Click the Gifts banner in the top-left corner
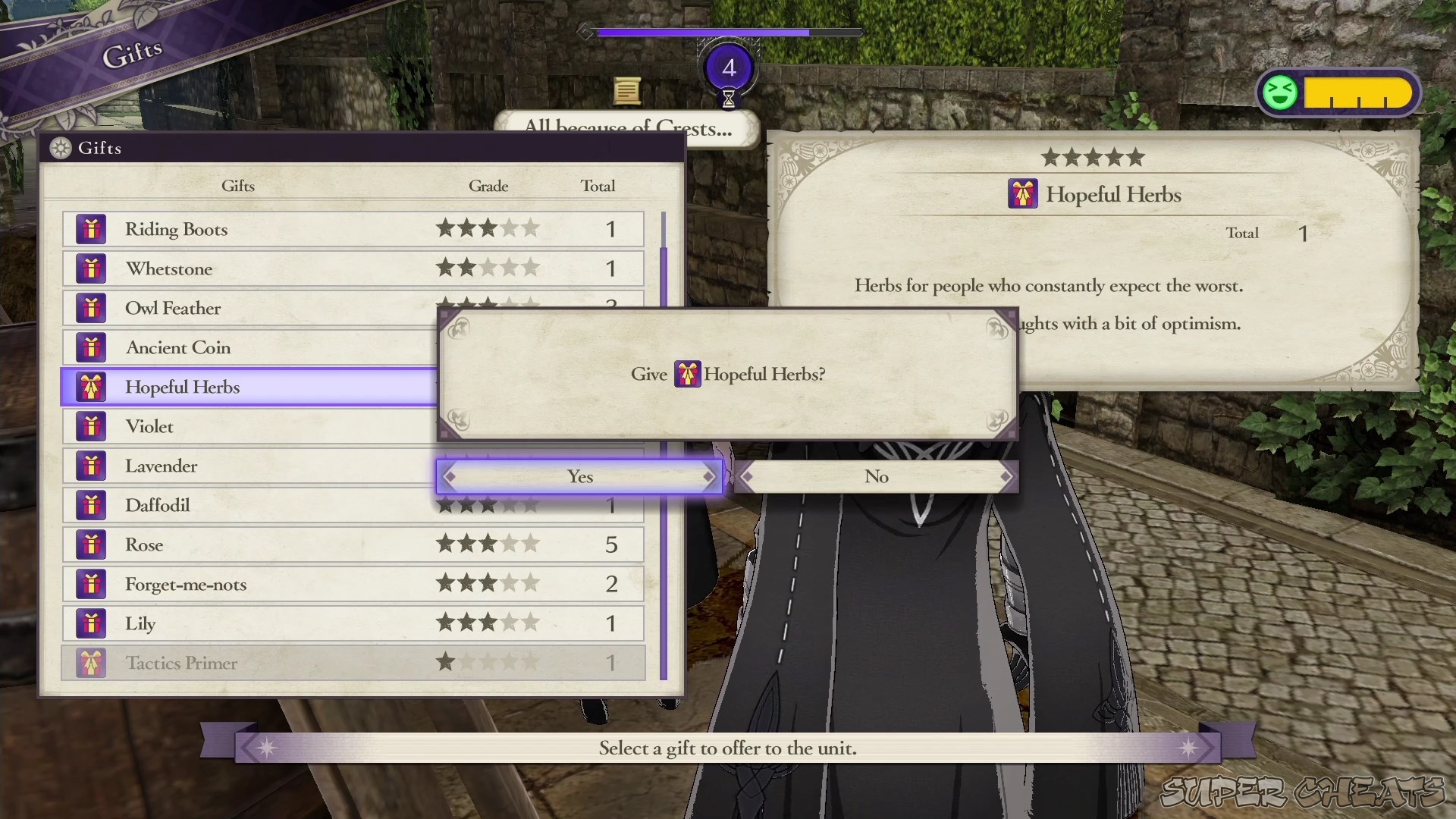The image size is (1456, 819). (x=133, y=48)
